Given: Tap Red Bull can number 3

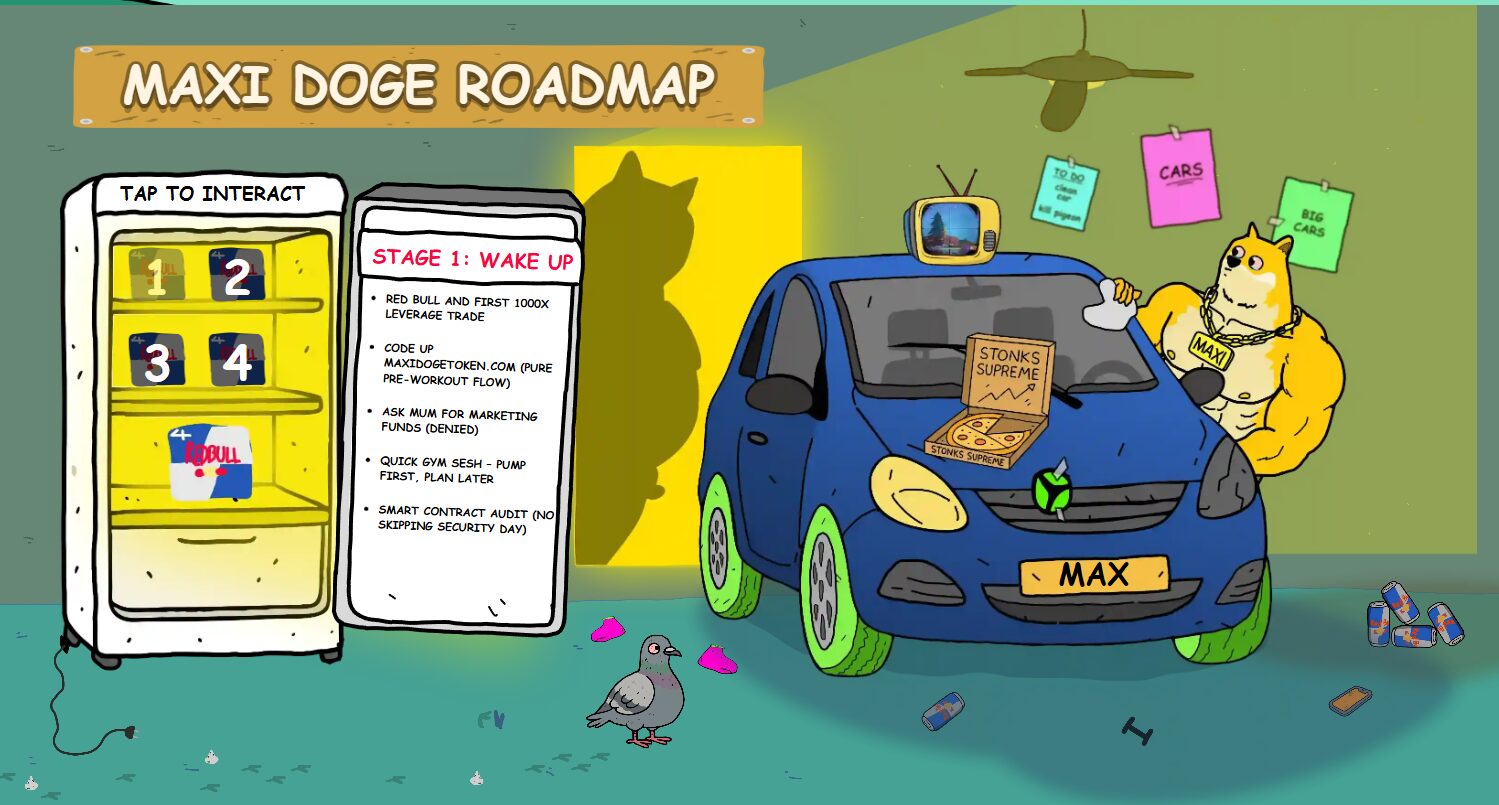Looking at the screenshot, I should coord(156,361).
